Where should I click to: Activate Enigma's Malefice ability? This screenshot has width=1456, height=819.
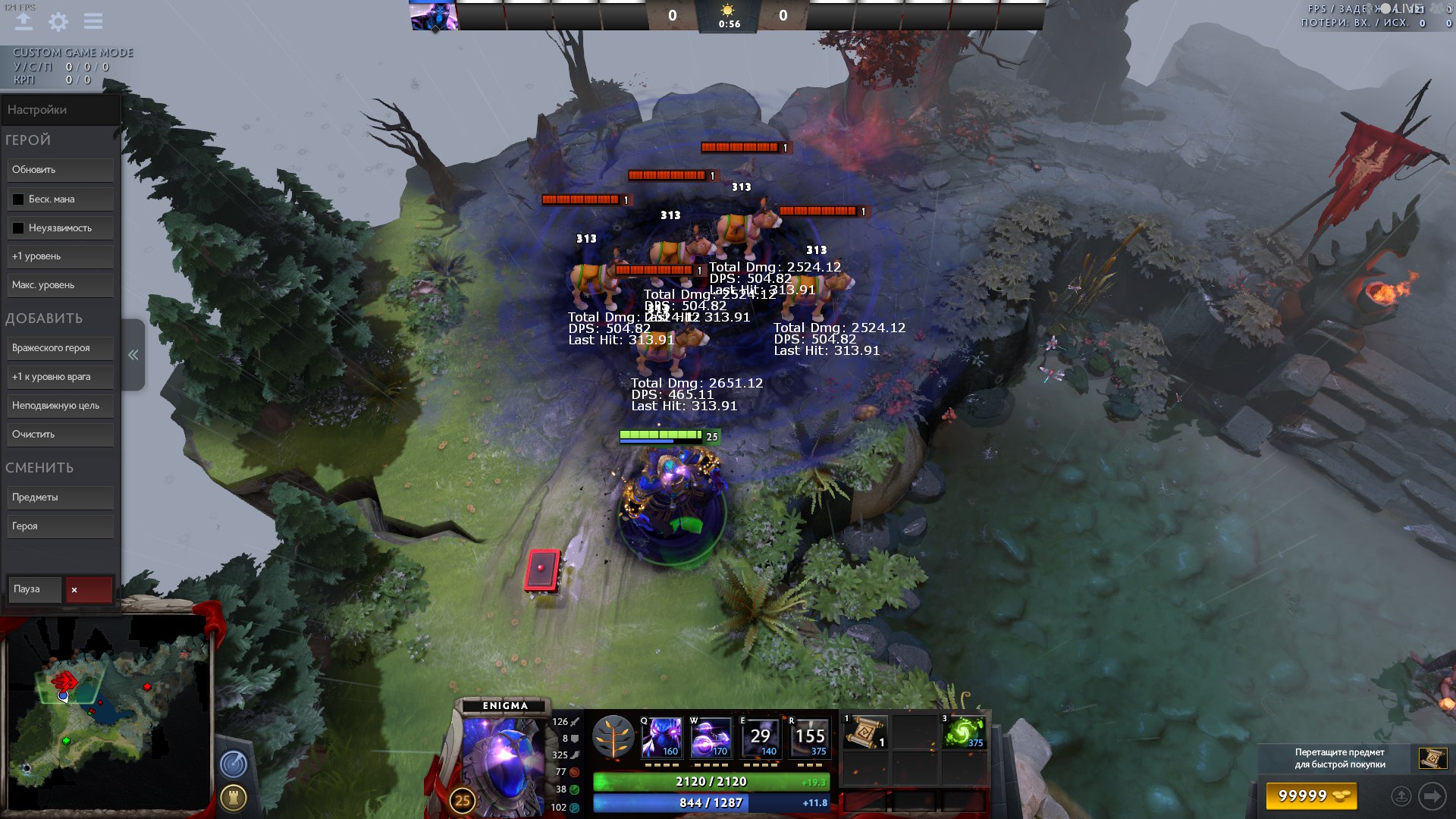(661, 737)
